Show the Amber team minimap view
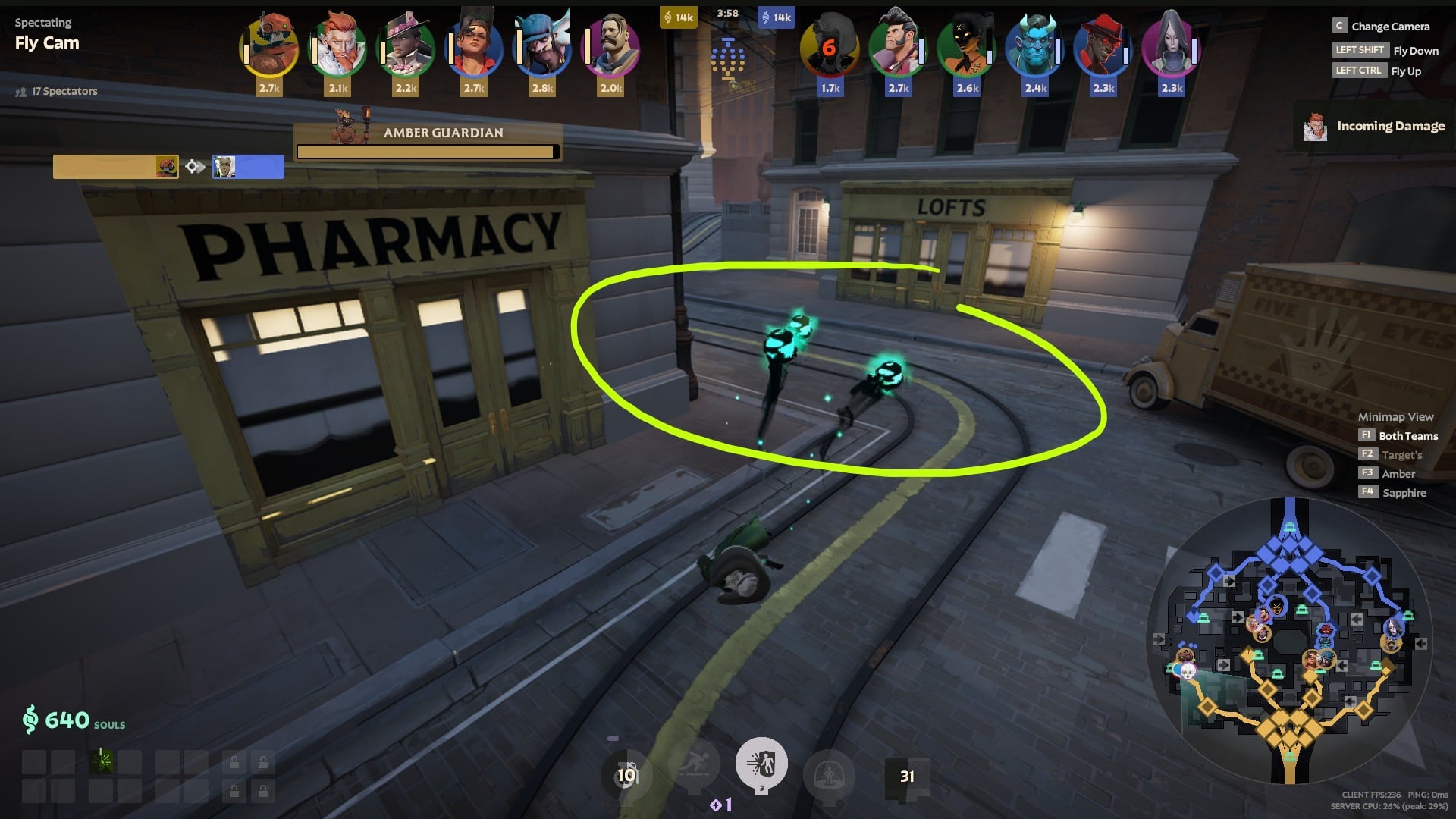The width and height of the screenshot is (1456, 819). click(1398, 474)
